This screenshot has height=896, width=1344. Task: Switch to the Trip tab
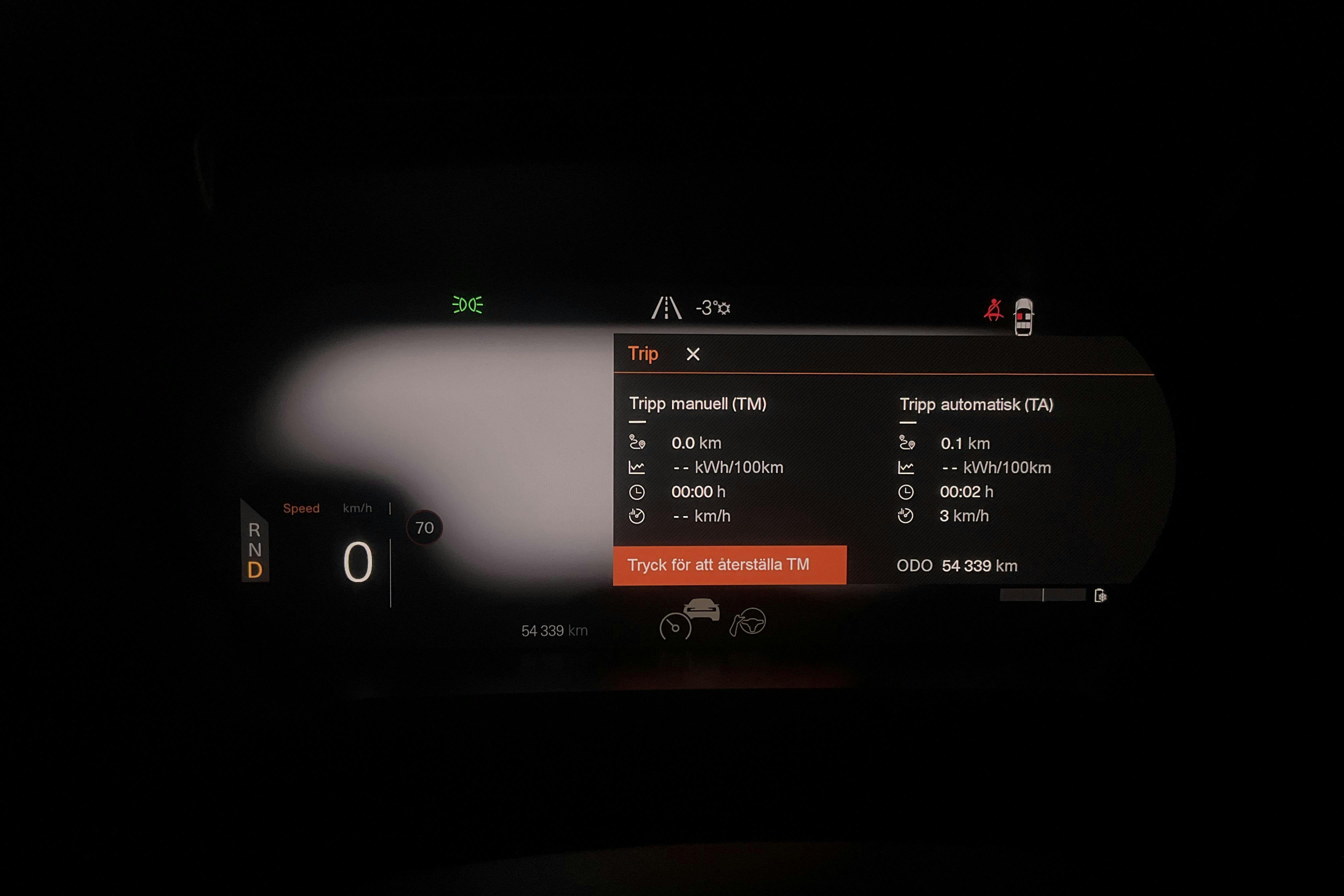point(643,354)
